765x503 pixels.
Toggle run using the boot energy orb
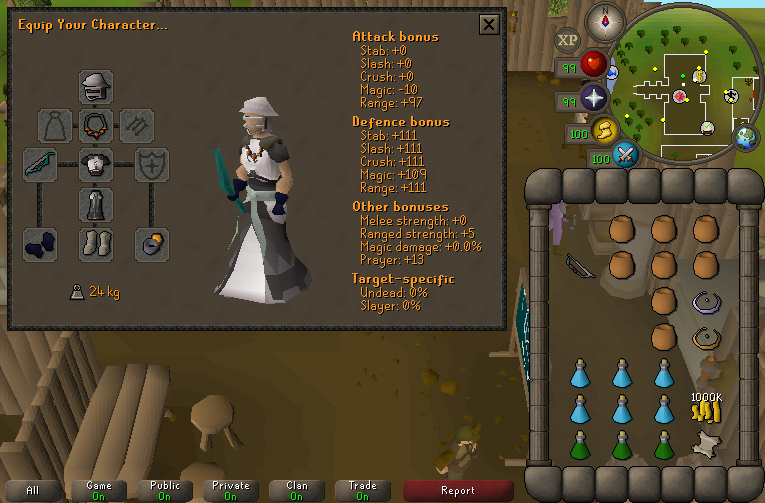[605, 130]
